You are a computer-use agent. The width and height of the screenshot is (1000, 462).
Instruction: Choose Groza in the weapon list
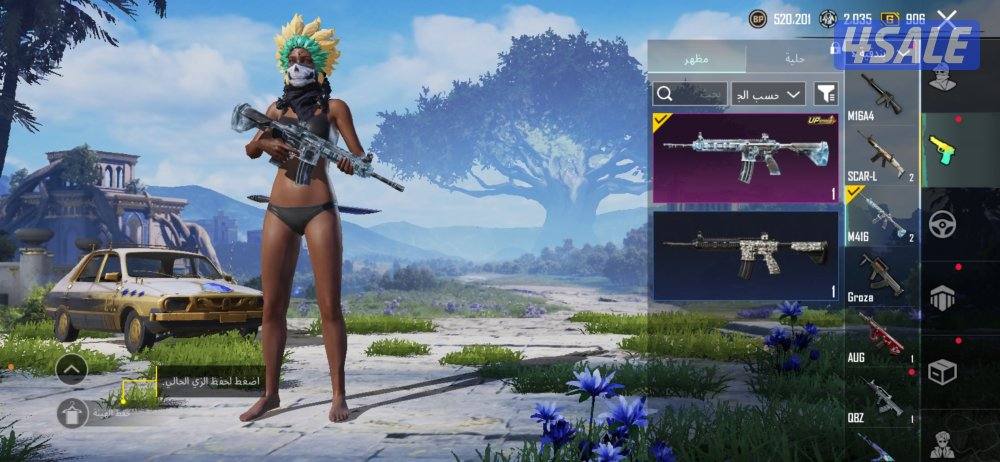(x=881, y=275)
